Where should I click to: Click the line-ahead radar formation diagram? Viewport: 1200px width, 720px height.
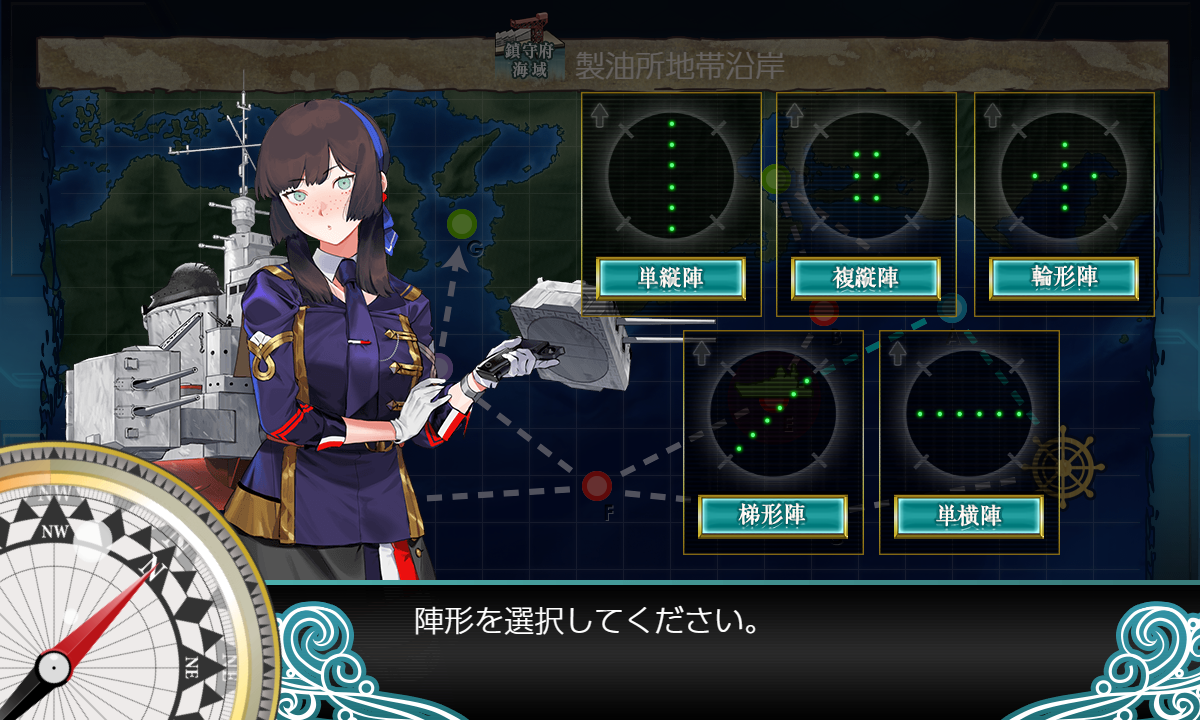pyautogui.click(x=671, y=176)
